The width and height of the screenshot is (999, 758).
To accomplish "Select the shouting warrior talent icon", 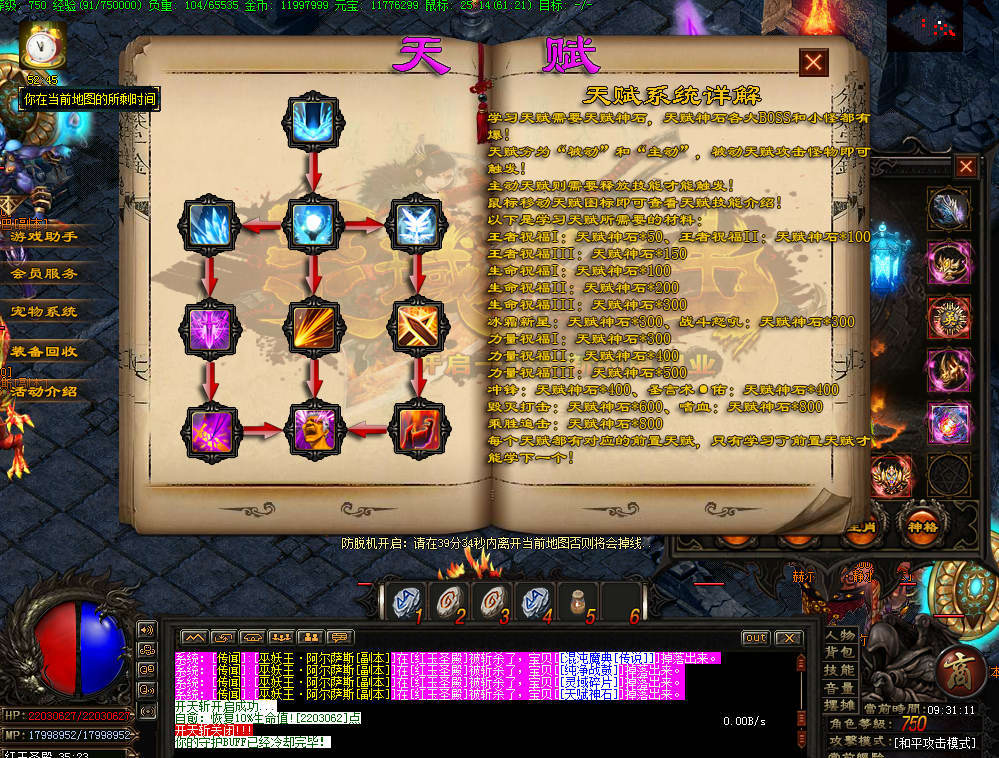I will [315, 429].
